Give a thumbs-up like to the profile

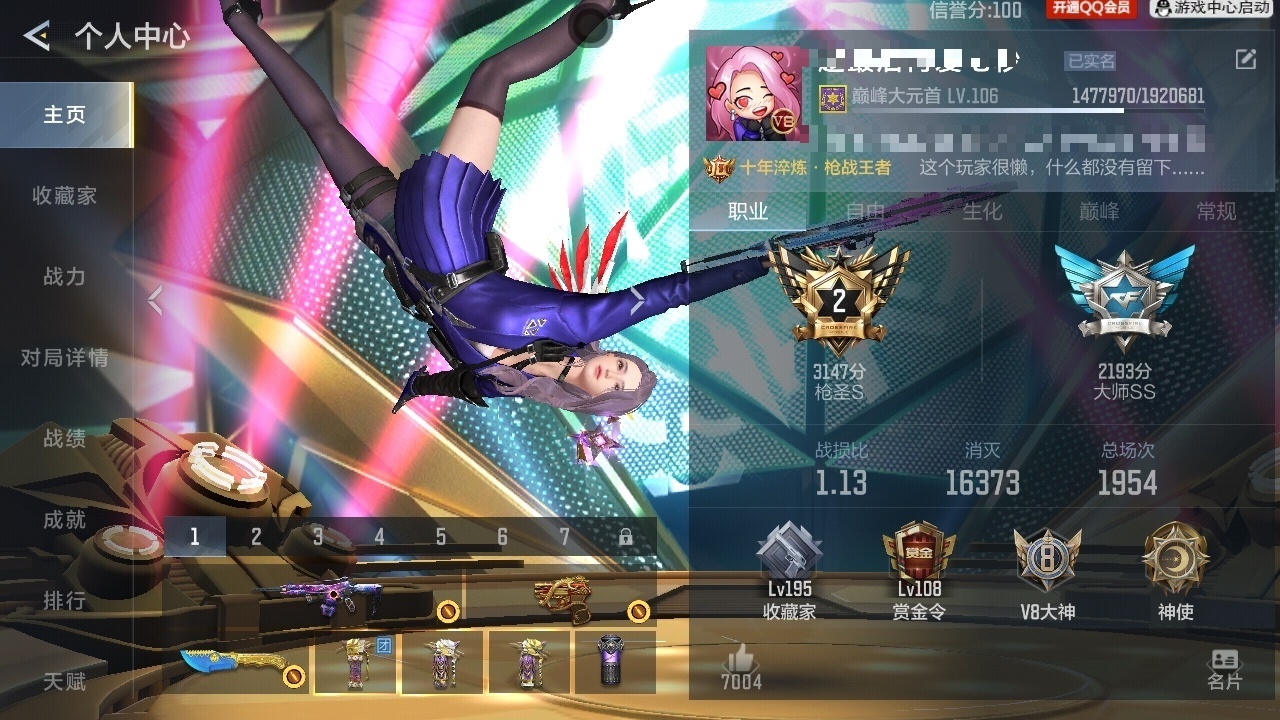741,668
